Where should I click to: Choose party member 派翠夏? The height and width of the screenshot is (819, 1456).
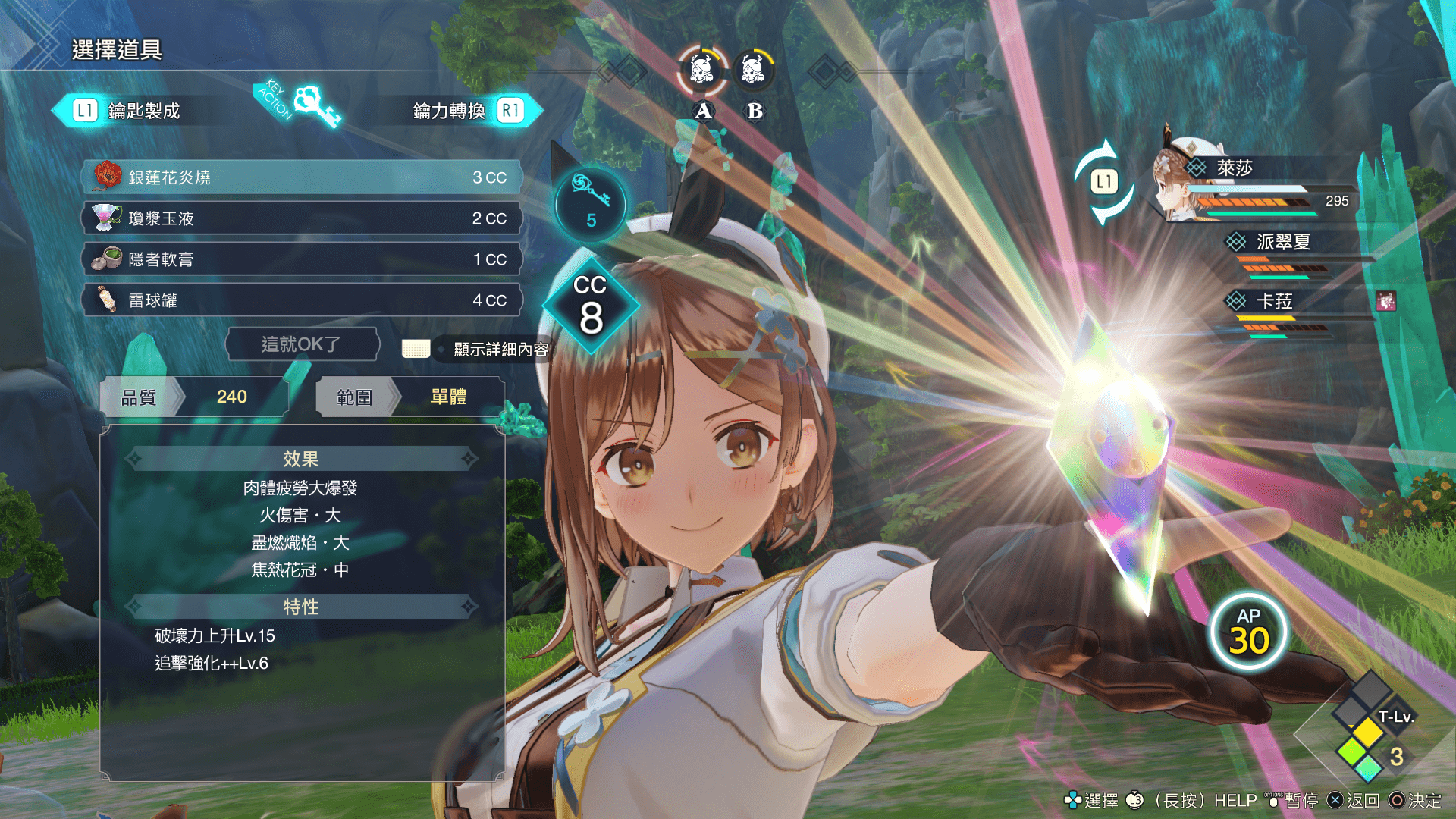pyautogui.click(x=1283, y=242)
